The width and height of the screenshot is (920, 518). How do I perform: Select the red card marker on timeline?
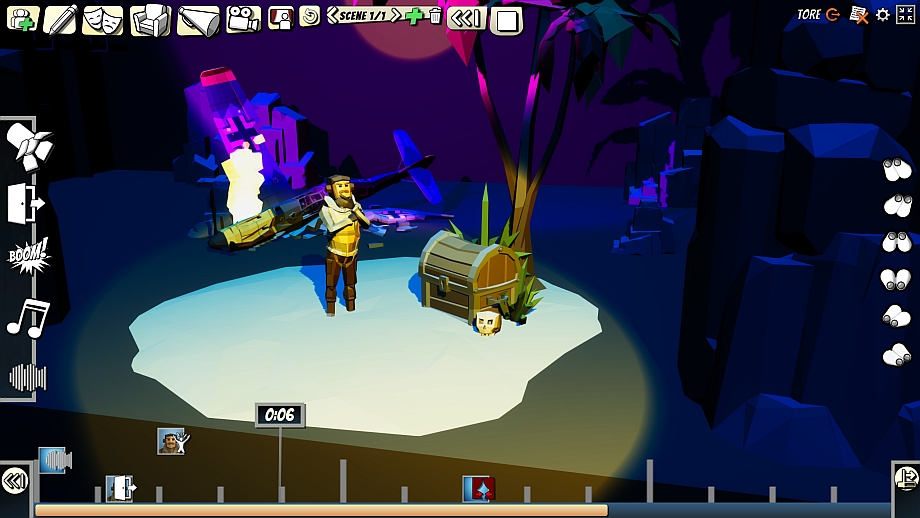tap(479, 489)
